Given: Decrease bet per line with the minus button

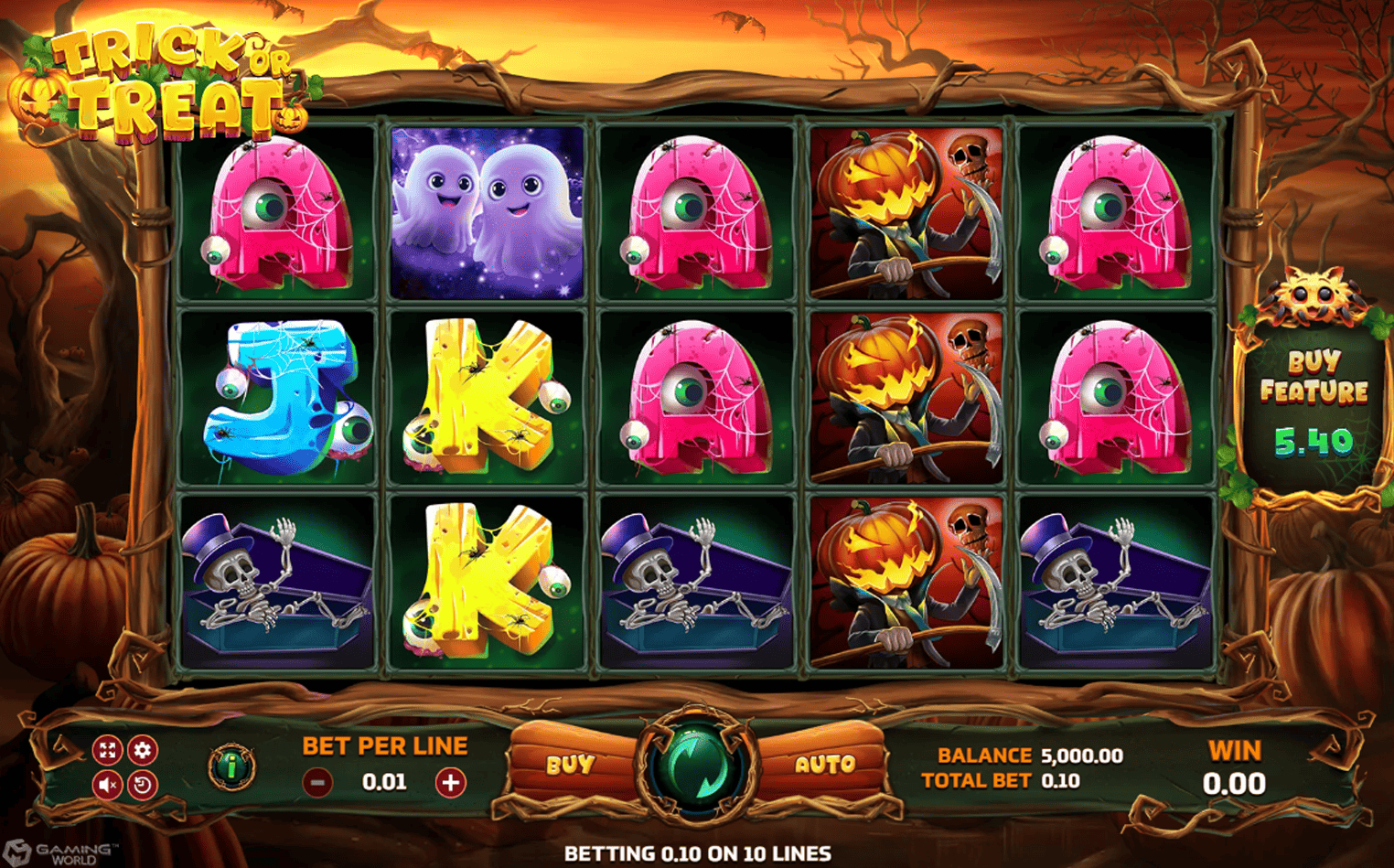Looking at the screenshot, I should (317, 782).
